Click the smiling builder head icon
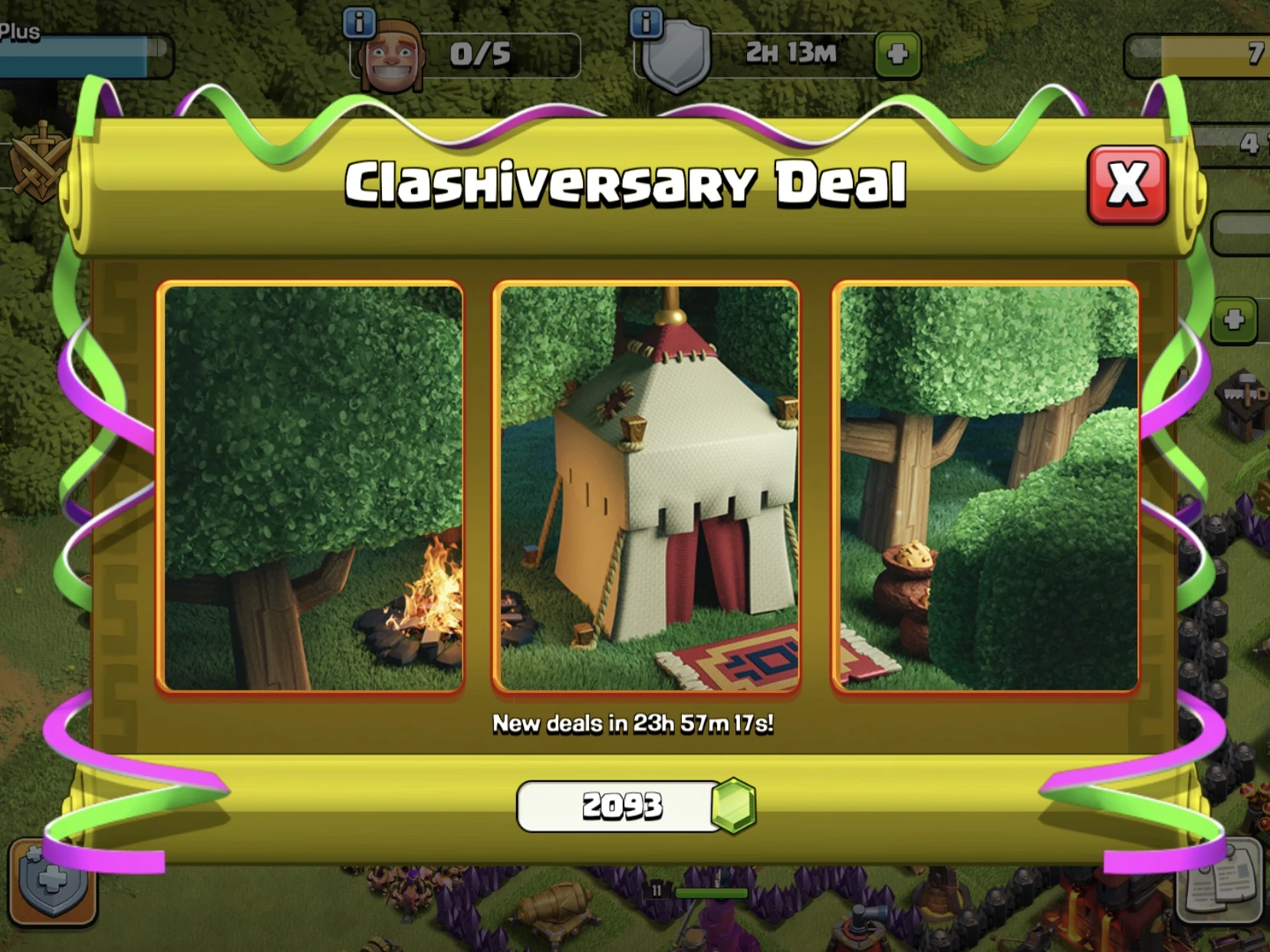Image resolution: width=1270 pixels, height=952 pixels. pos(395,54)
